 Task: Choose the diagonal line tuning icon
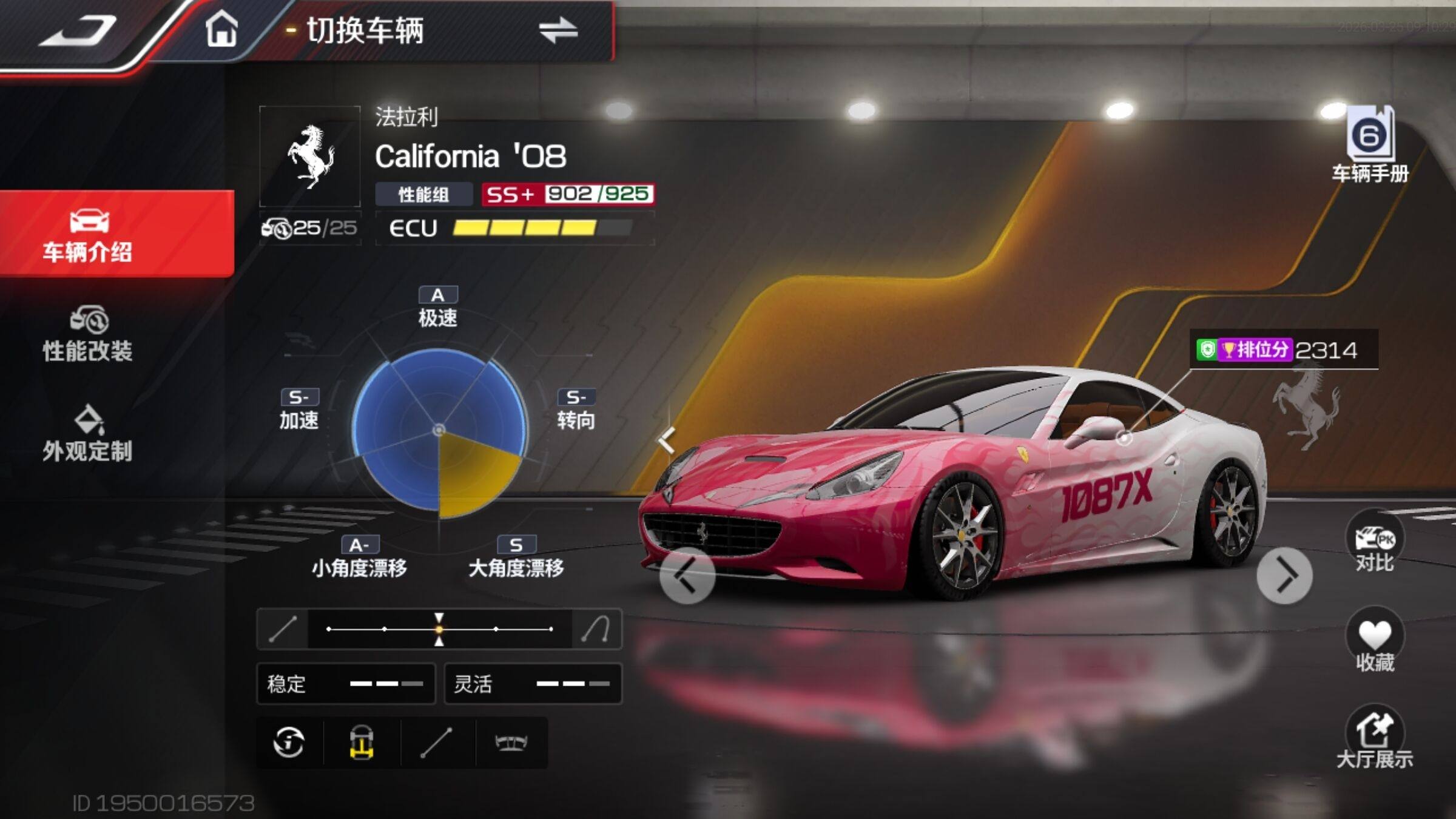437,743
